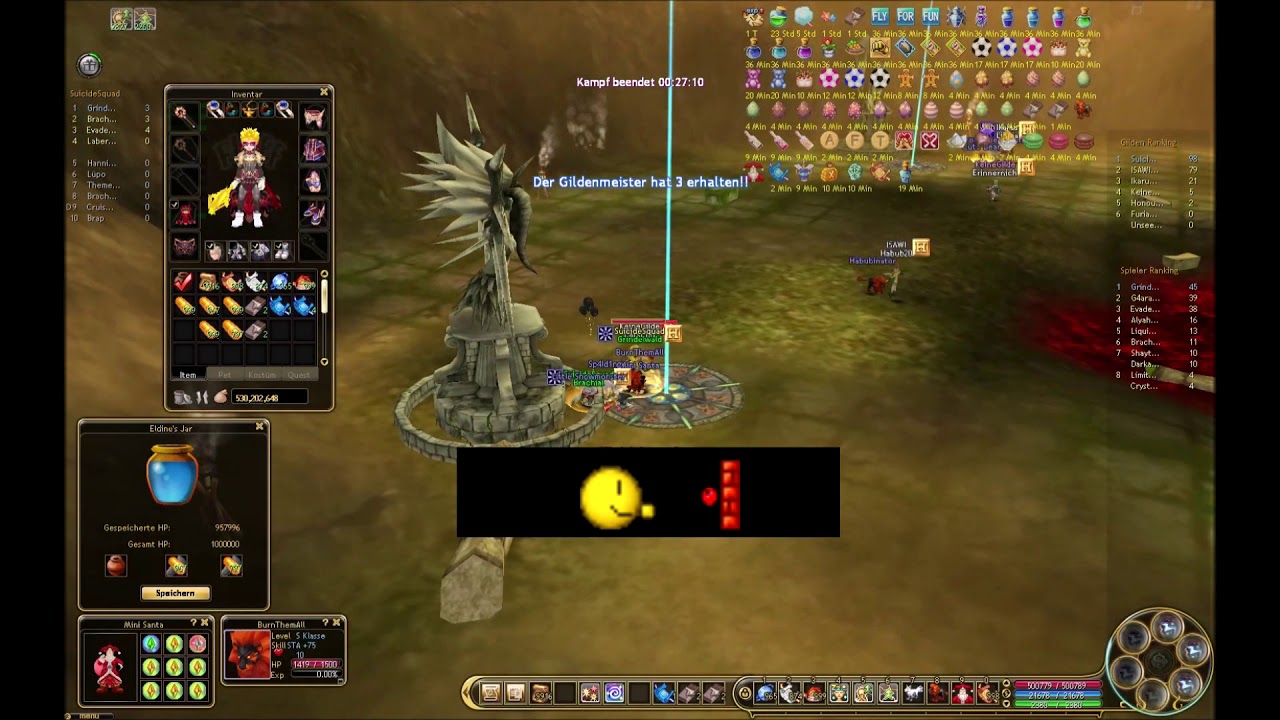This screenshot has height=720, width=1280.
Task: Close the Inventar window
Action: [324, 93]
